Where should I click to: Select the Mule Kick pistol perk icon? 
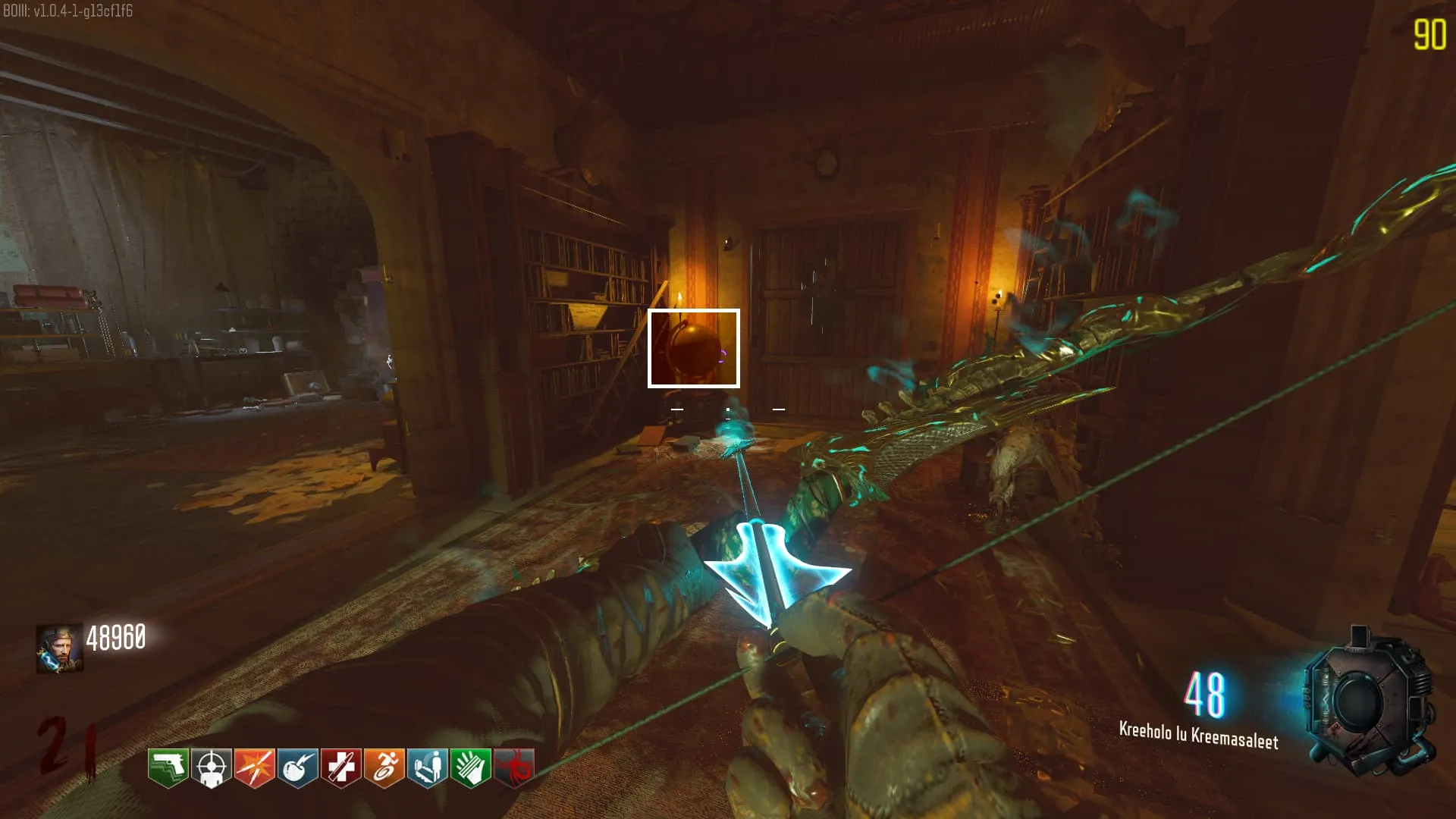[x=168, y=767]
